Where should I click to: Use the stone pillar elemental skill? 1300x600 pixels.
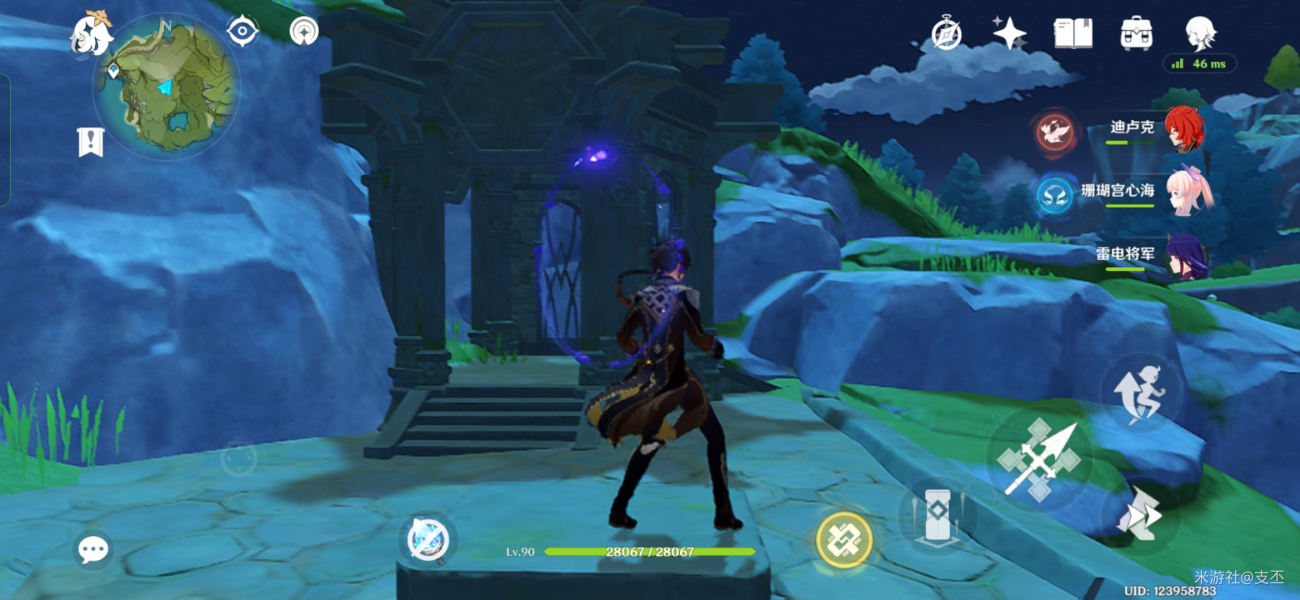point(937,516)
